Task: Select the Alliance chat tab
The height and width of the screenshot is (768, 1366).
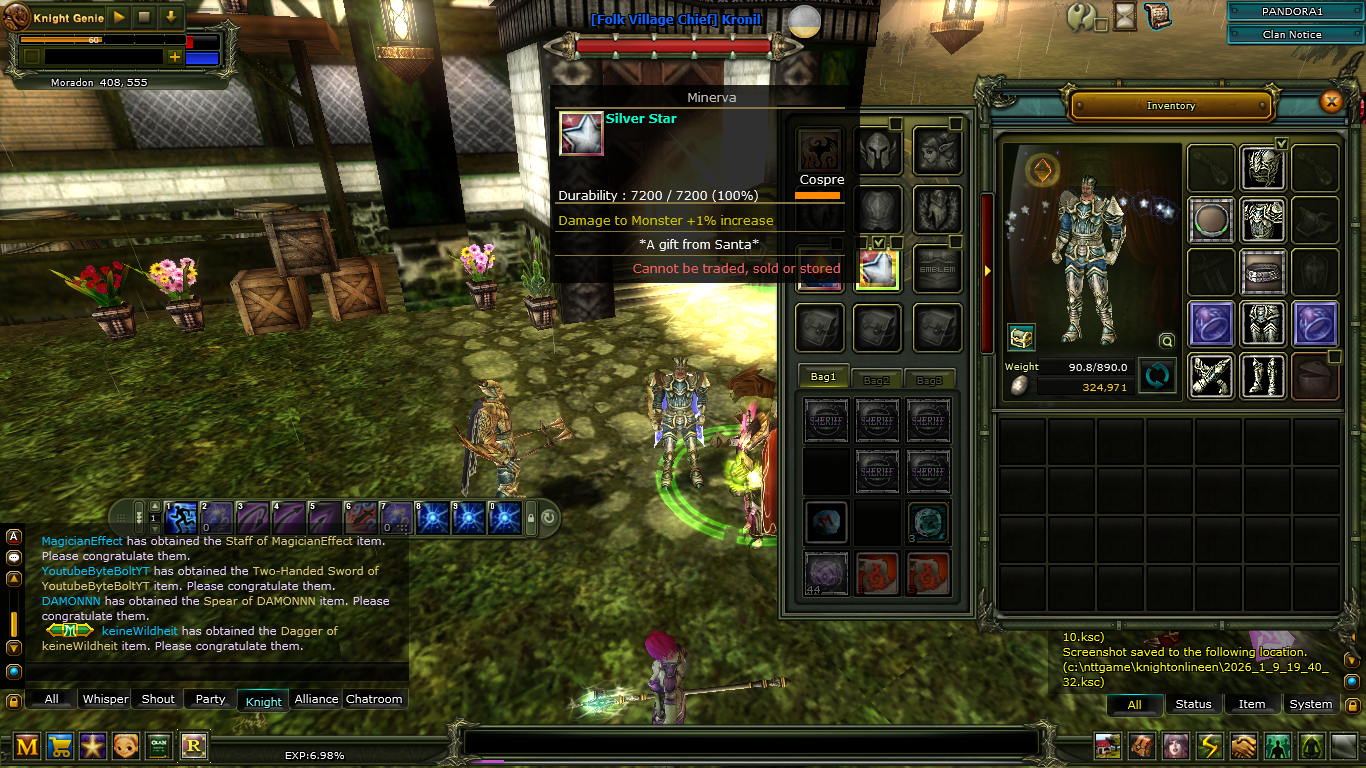Action: coord(316,699)
